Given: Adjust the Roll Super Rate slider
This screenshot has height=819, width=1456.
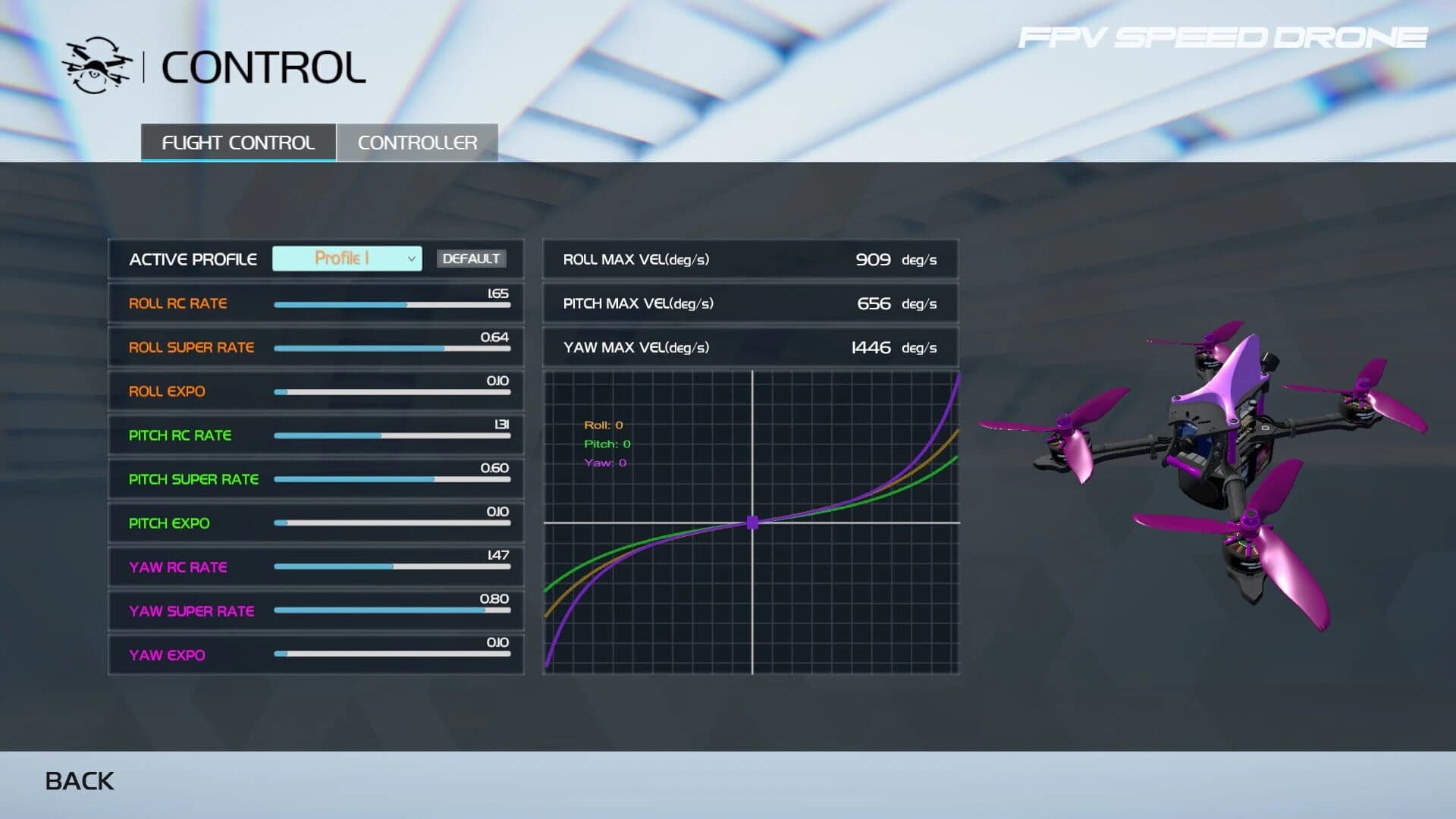Looking at the screenshot, I should pyautogui.click(x=392, y=349).
